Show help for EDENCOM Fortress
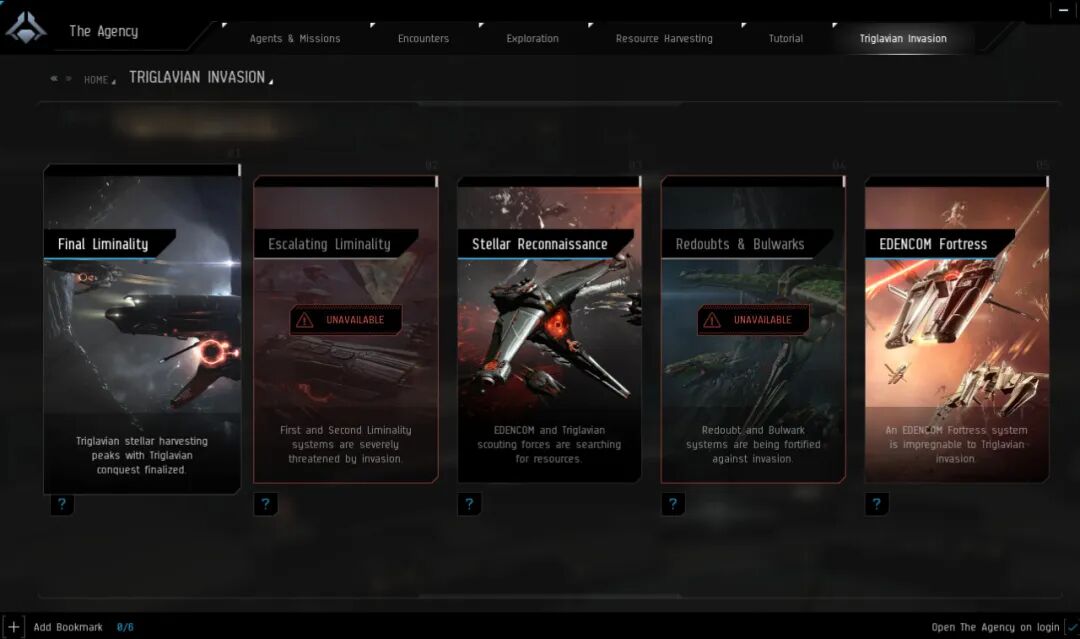This screenshot has width=1080, height=639. (x=877, y=504)
